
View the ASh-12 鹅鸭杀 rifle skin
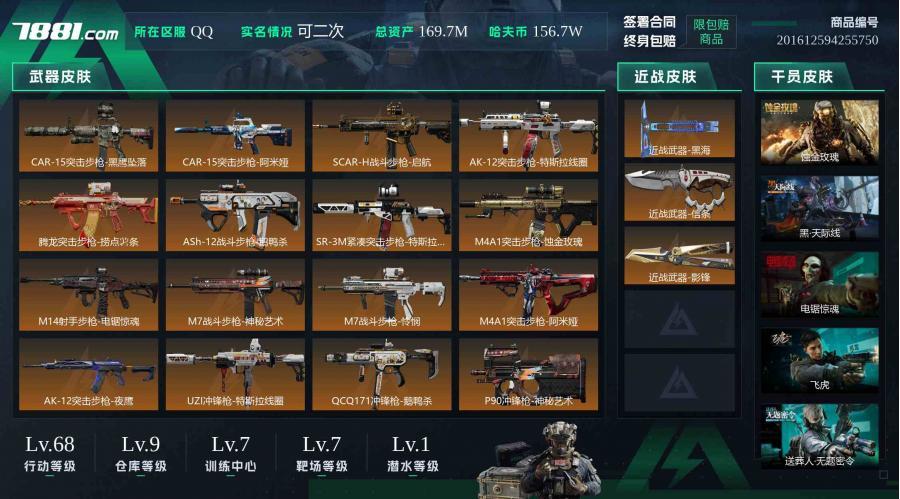point(236,215)
